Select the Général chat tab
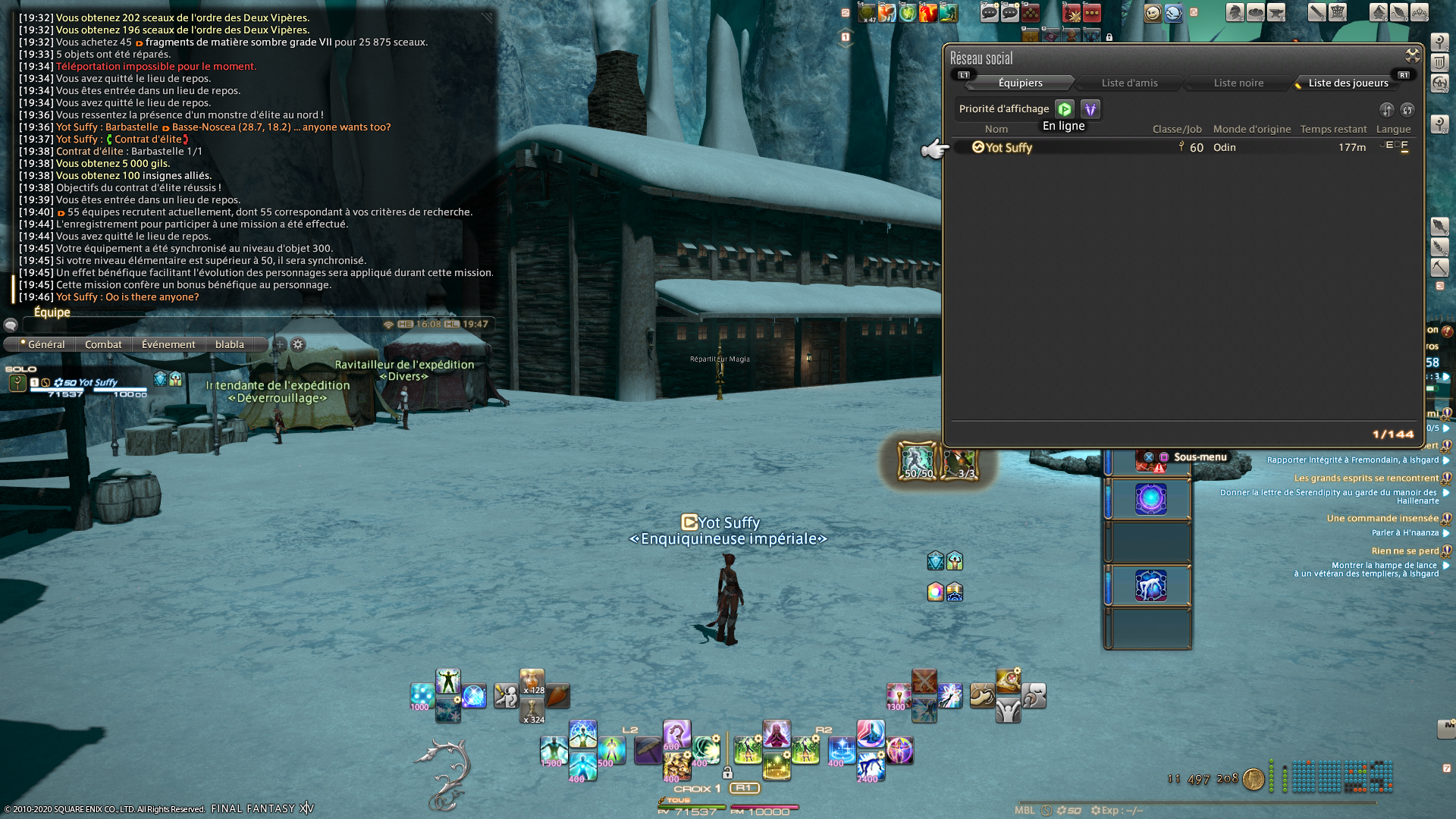The image size is (1456, 819). point(45,344)
